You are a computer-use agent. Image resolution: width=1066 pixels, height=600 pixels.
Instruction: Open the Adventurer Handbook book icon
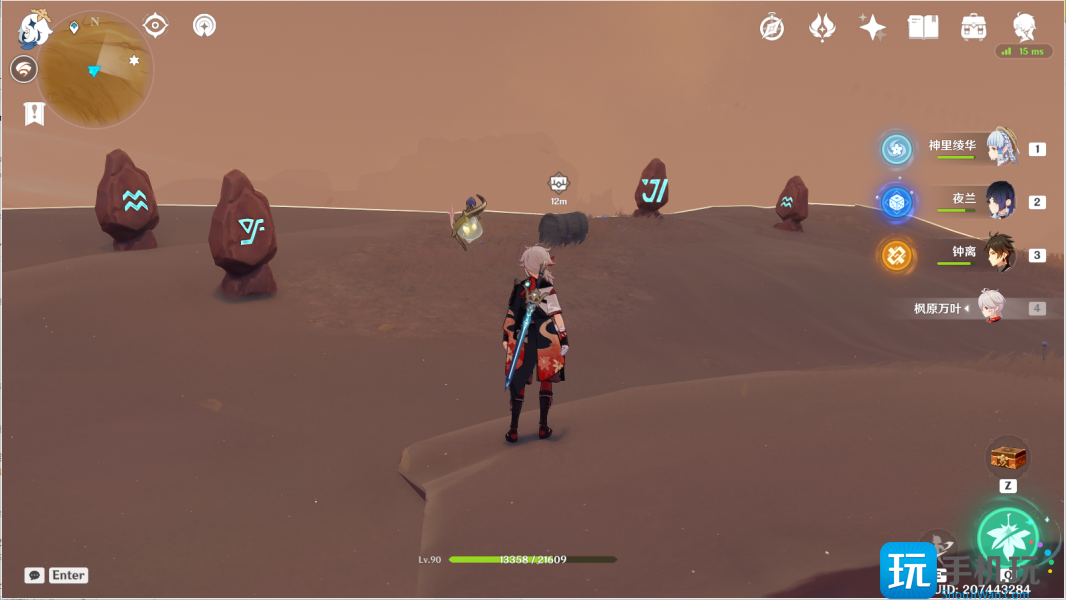click(923, 28)
